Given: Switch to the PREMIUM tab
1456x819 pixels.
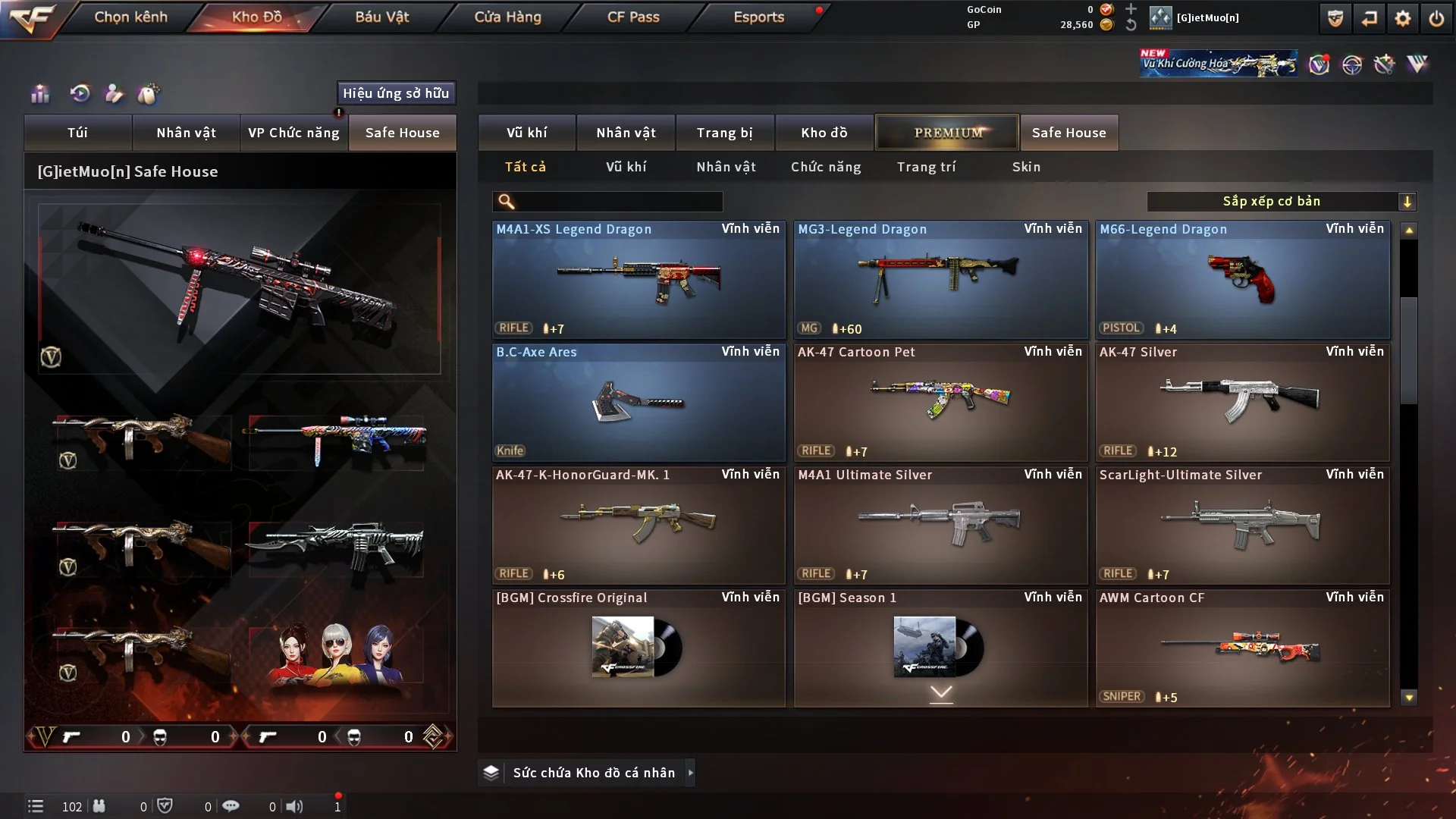Looking at the screenshot, I should tap(947, 133).
